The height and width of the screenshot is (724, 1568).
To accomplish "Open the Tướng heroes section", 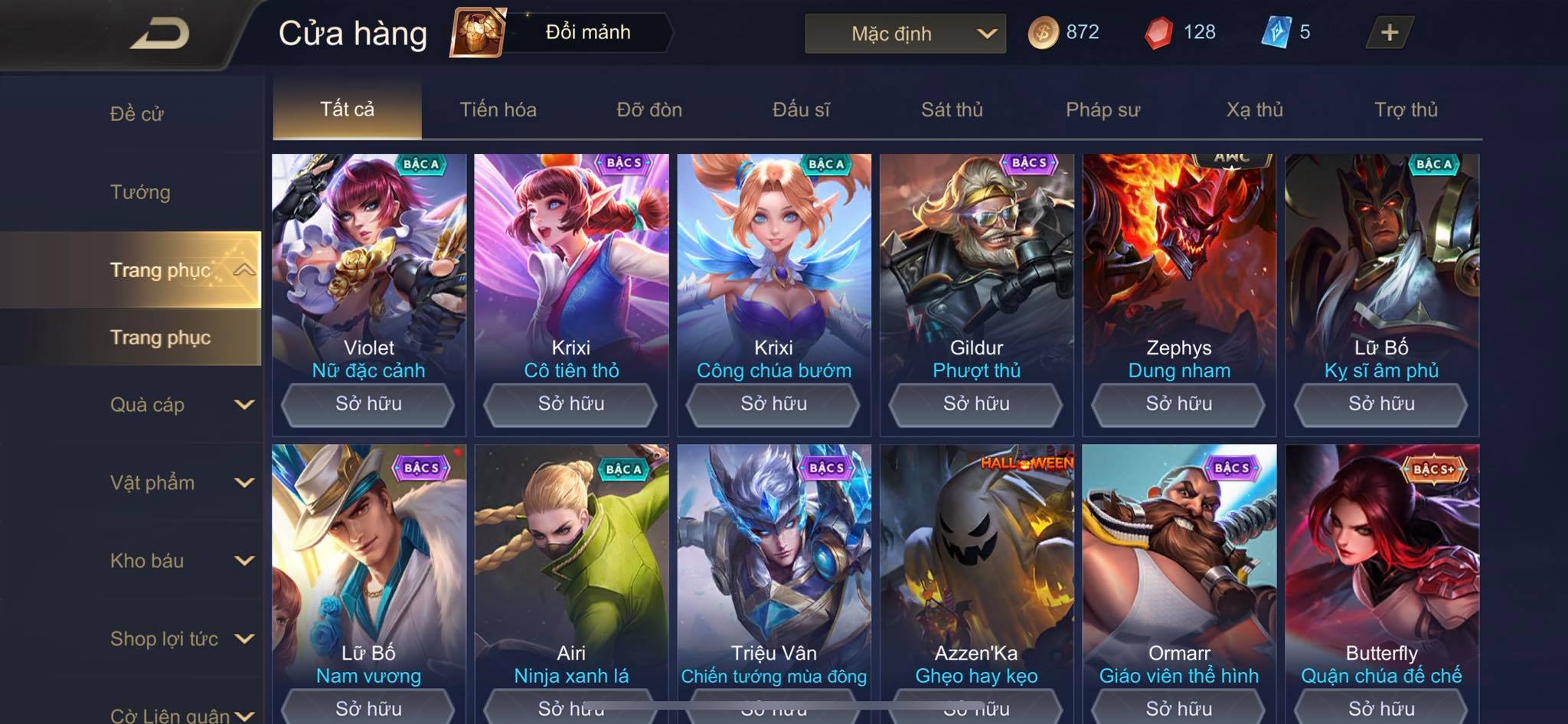I will 140,192.
